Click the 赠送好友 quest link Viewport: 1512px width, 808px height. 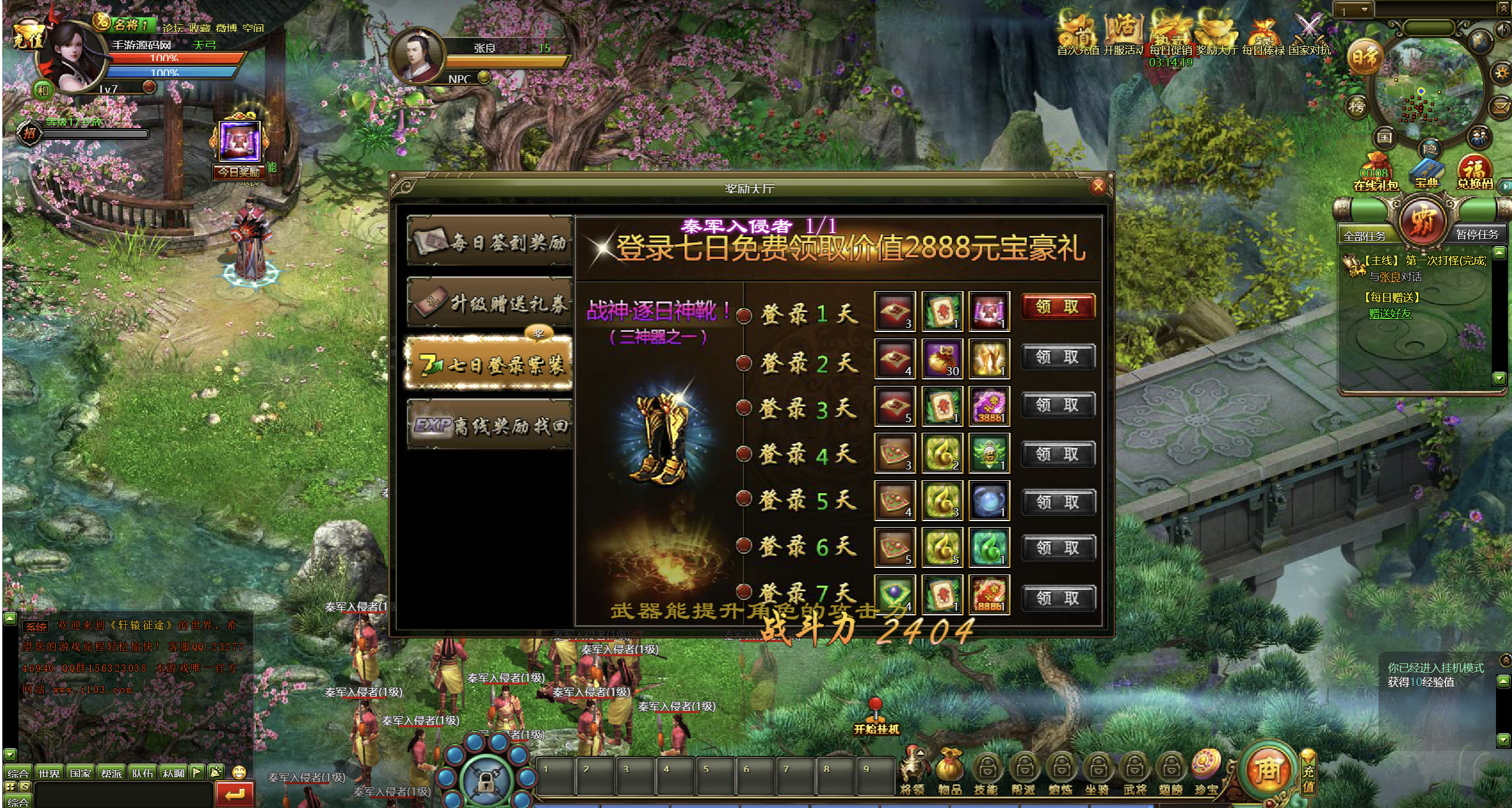(1390, 314)
